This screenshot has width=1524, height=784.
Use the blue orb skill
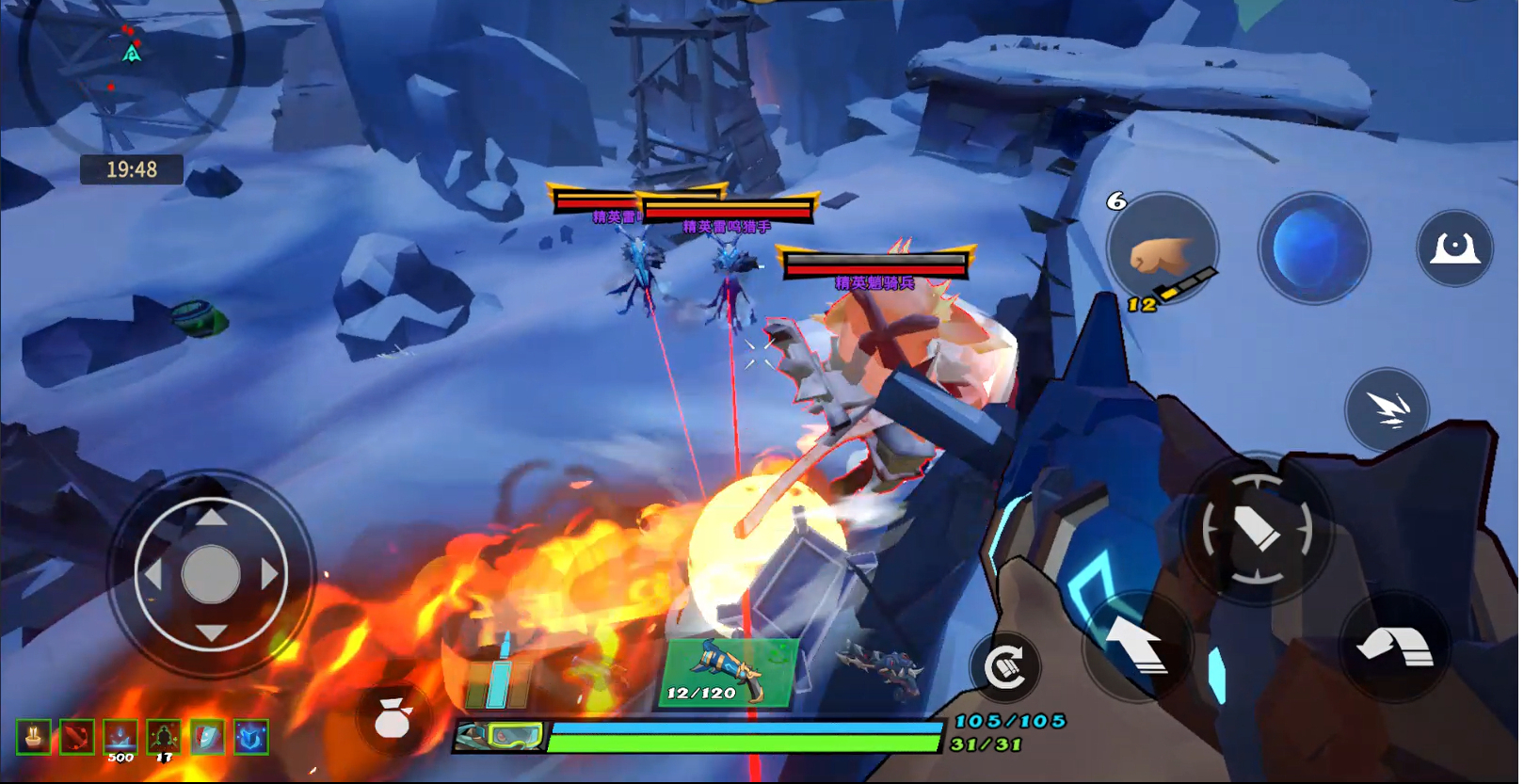pyautogui.click(x=1312, y=248)
